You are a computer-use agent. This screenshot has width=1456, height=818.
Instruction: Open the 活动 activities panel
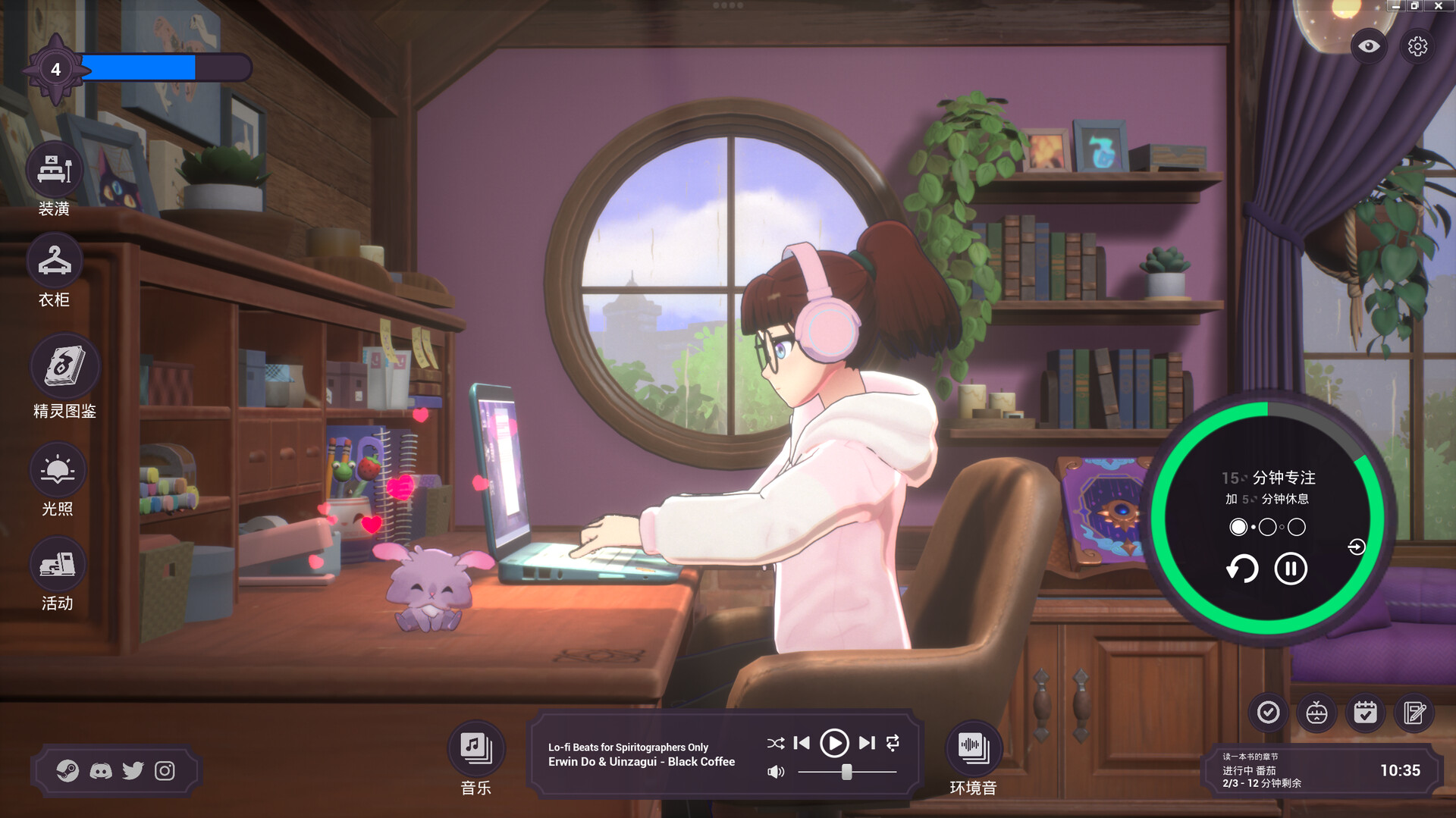point(58,564)
